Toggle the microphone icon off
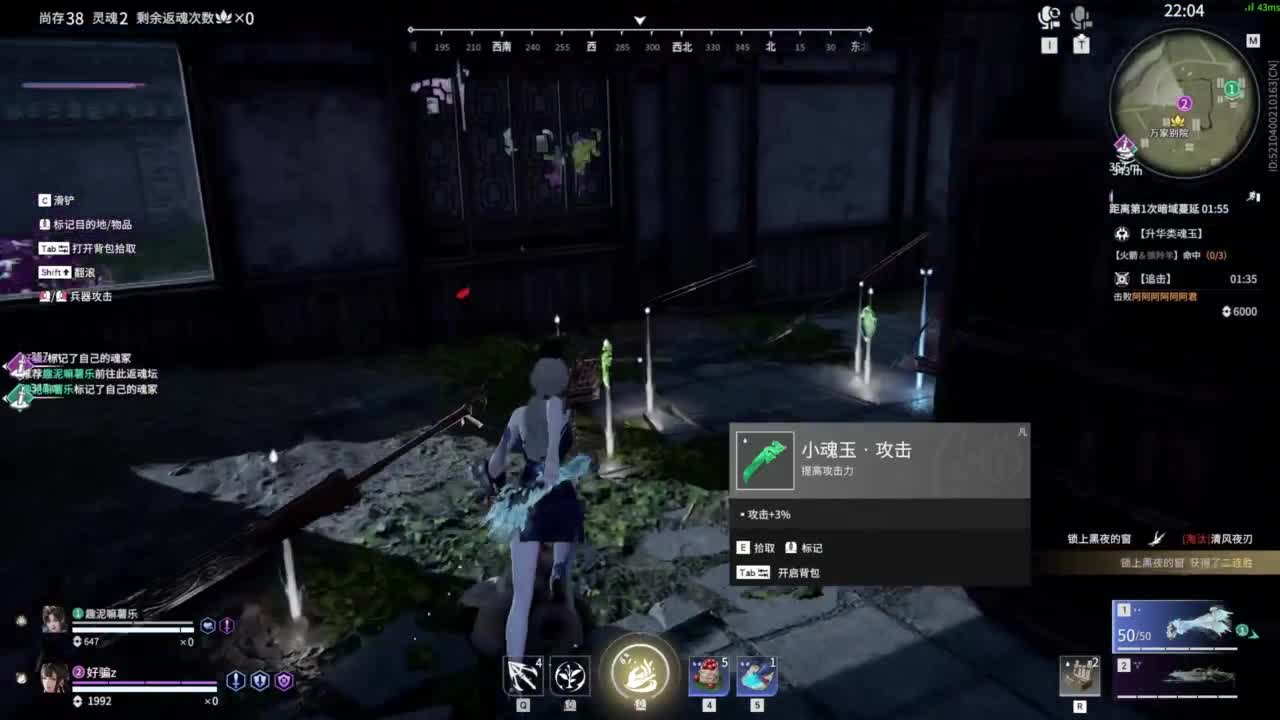Screen dimensions: 1280x720 coord(1081,17)
